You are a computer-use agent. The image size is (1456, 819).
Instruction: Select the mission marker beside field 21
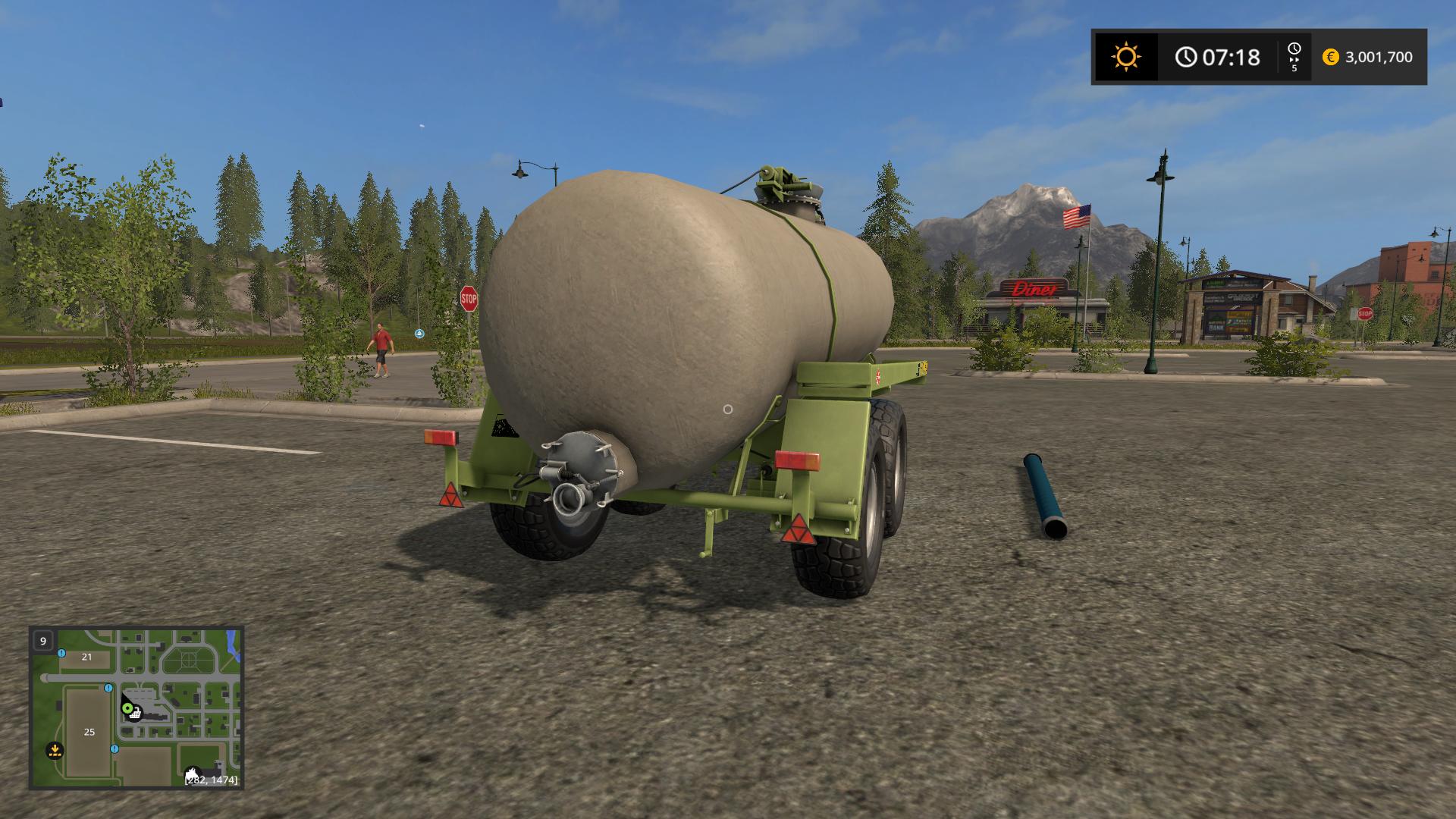tap(61, 653)
